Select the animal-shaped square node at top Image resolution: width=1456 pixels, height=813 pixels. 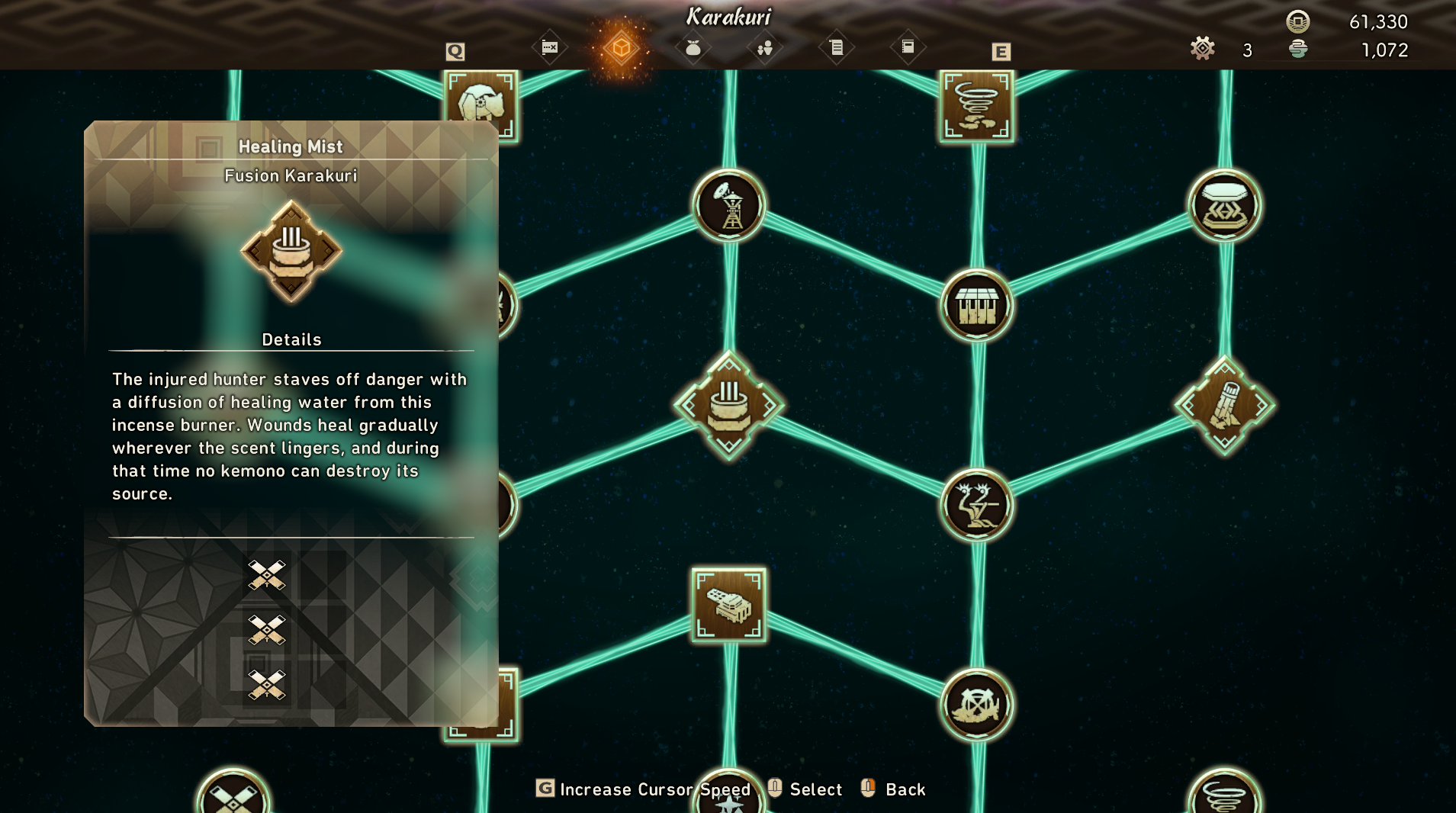coord(481,105)
